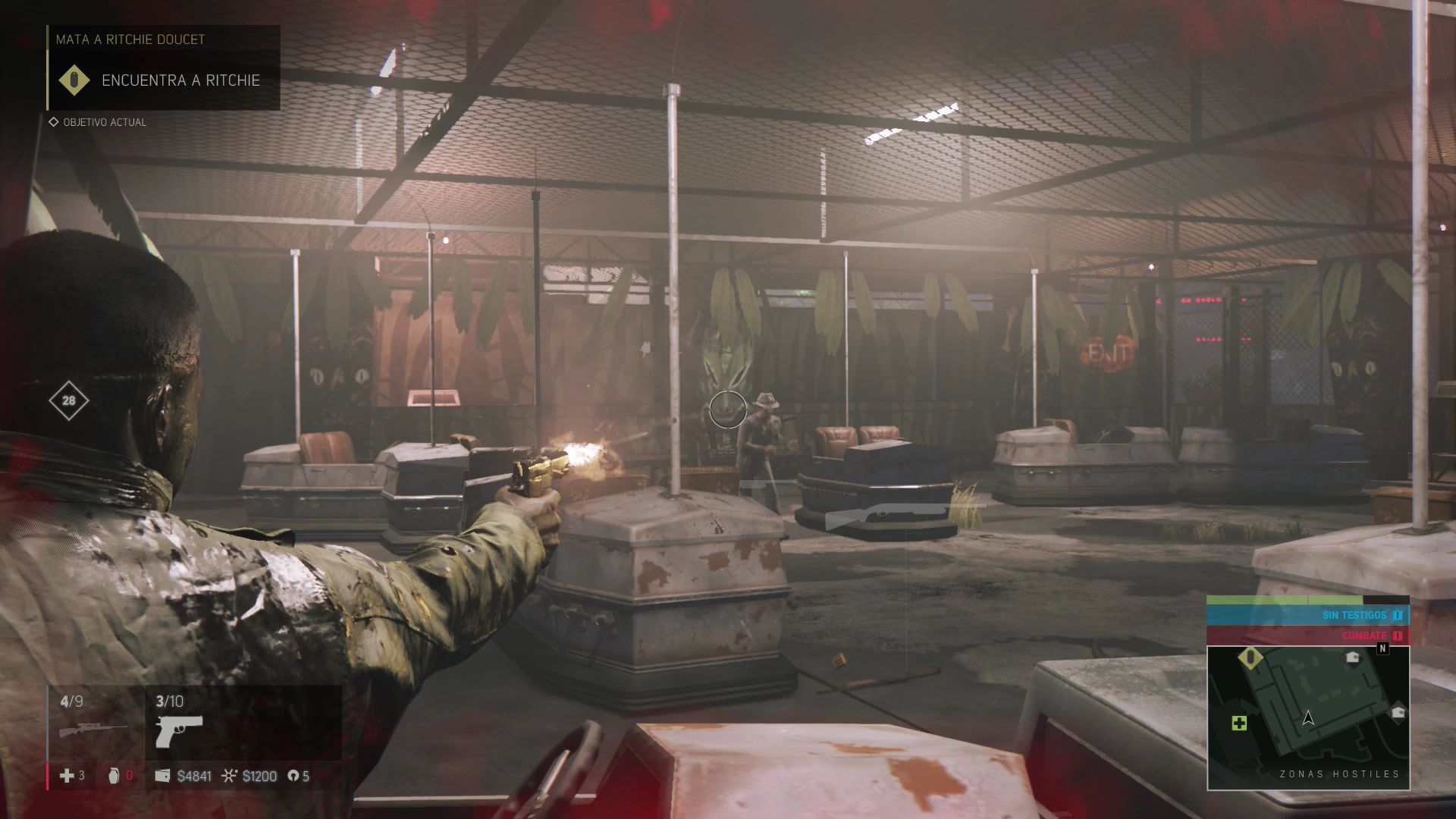Select the red Combate status banner

pos(1307,635)
